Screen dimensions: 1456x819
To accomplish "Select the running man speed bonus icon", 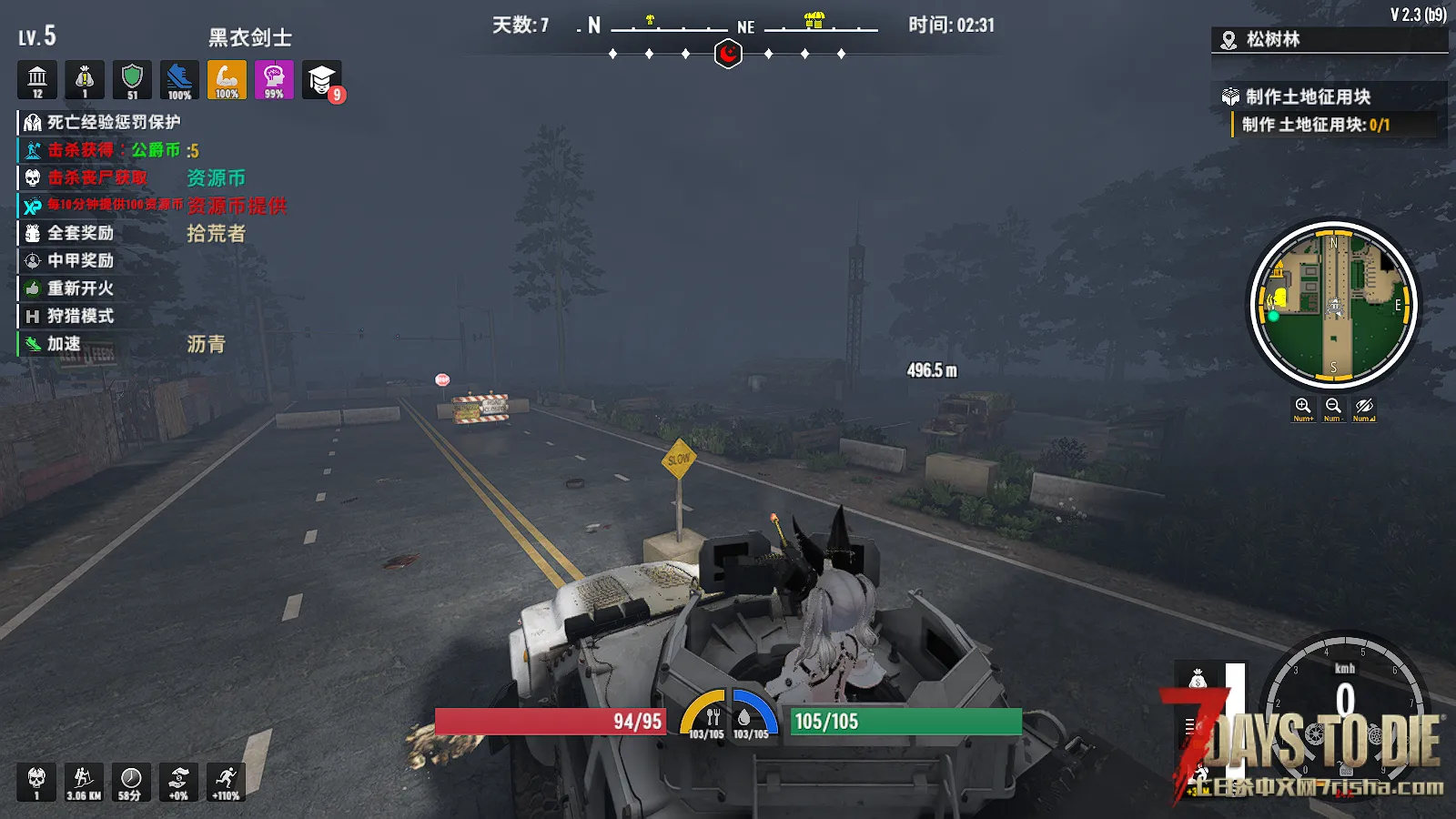I will 226,782.
